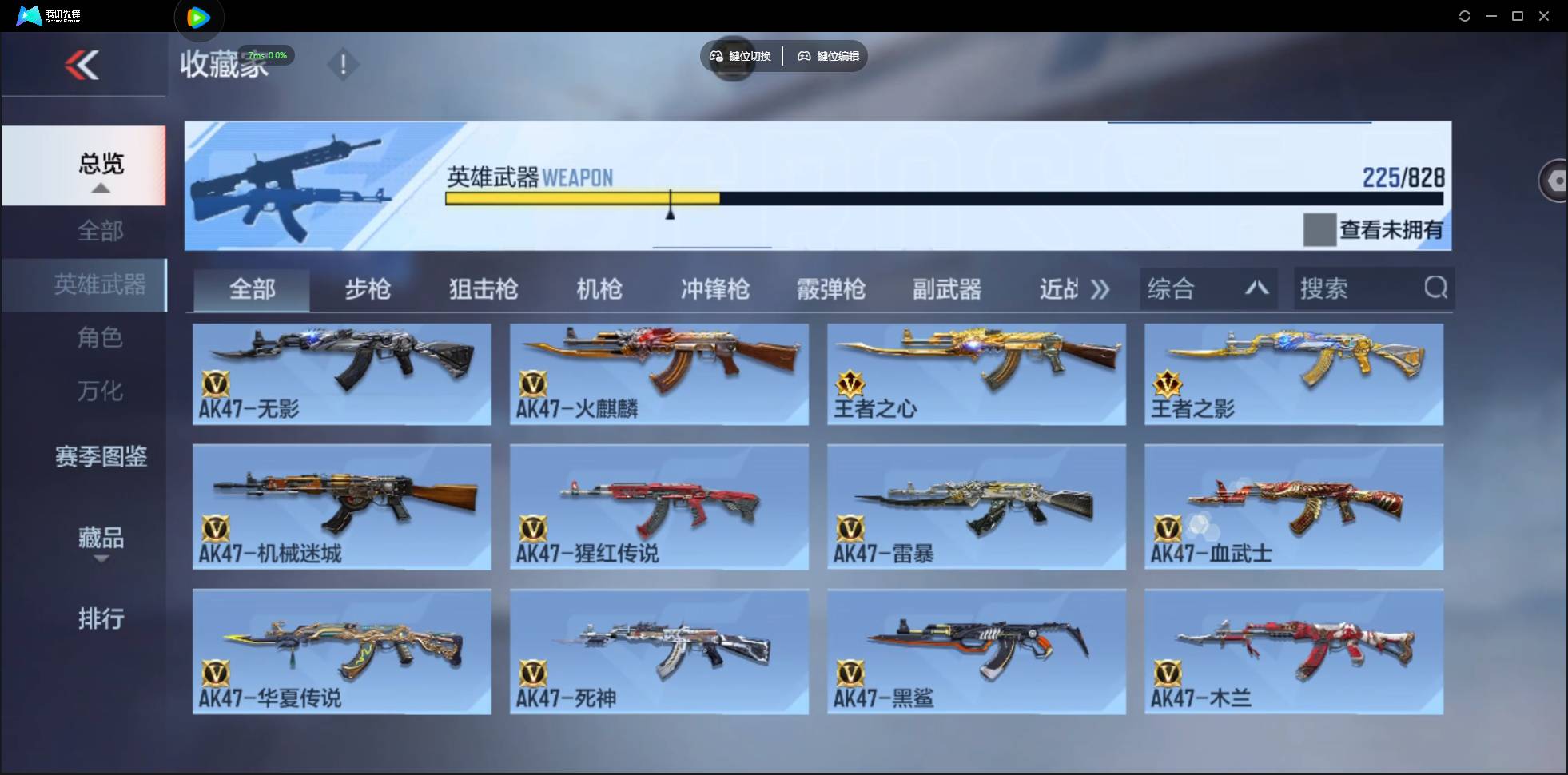
Task: Switch to the 狙击枪 sniper tab
Action: tap(483, 289)
